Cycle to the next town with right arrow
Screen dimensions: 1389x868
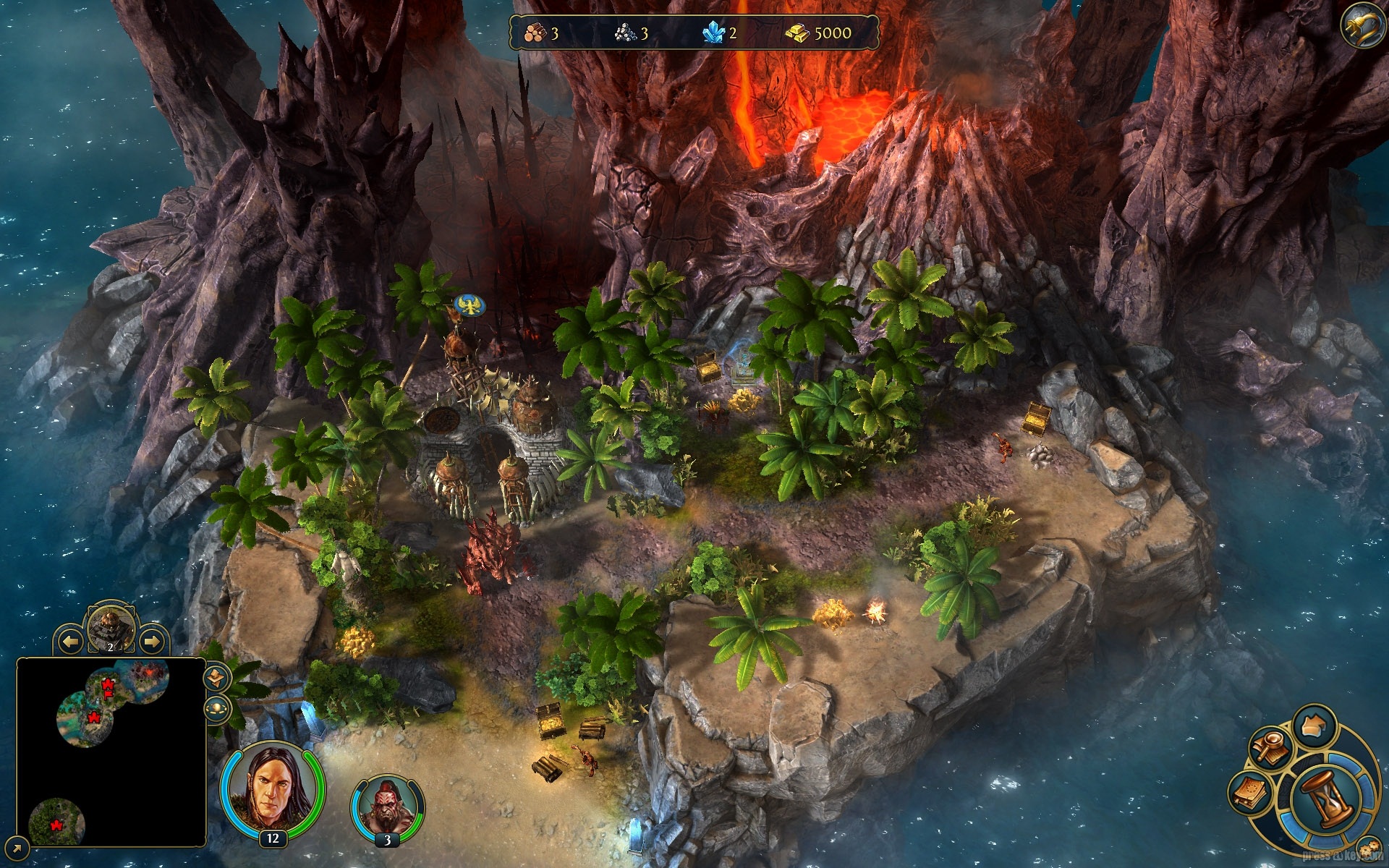[151, 641]
